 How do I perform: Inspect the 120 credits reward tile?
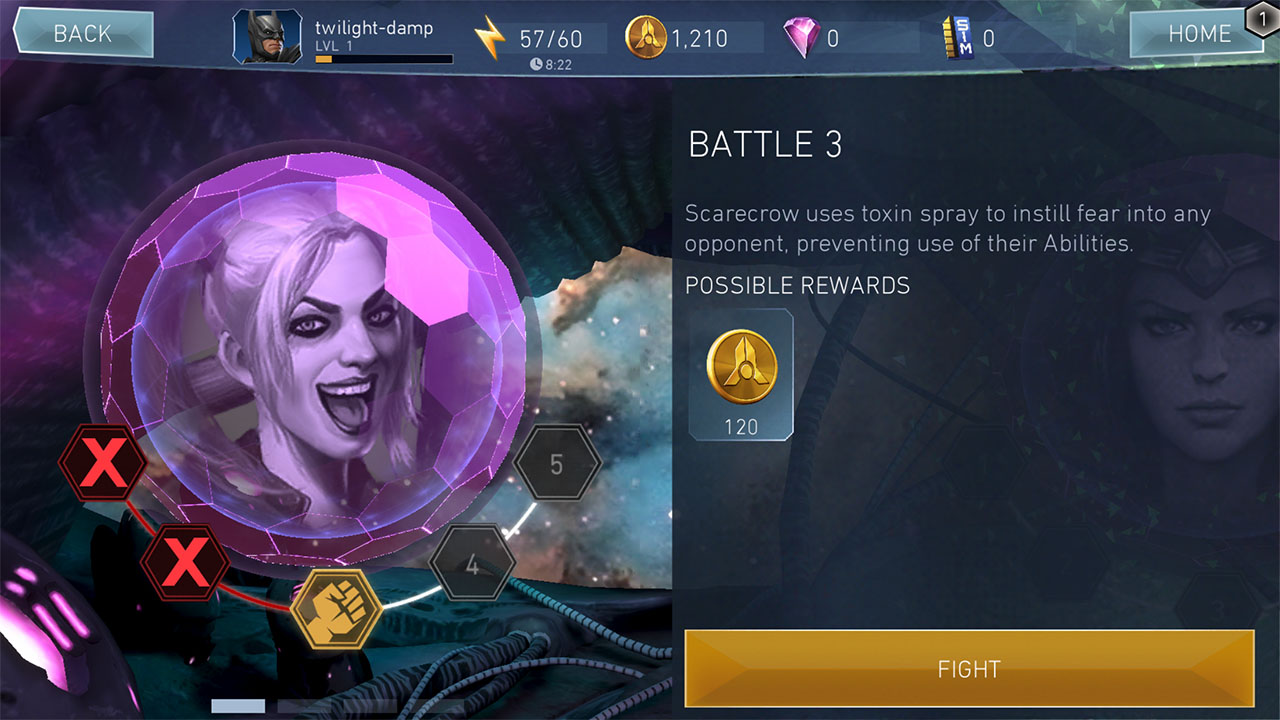741,375
